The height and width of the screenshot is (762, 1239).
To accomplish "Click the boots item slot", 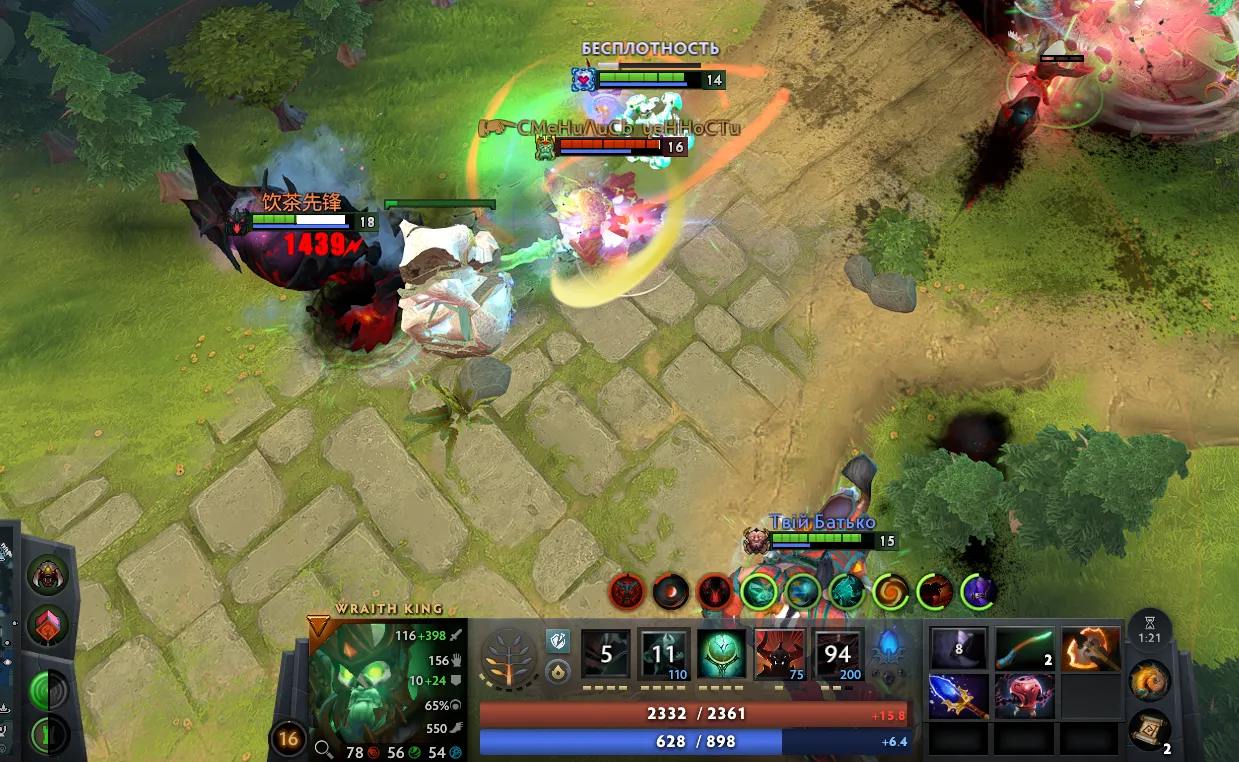I will point(959,648).
